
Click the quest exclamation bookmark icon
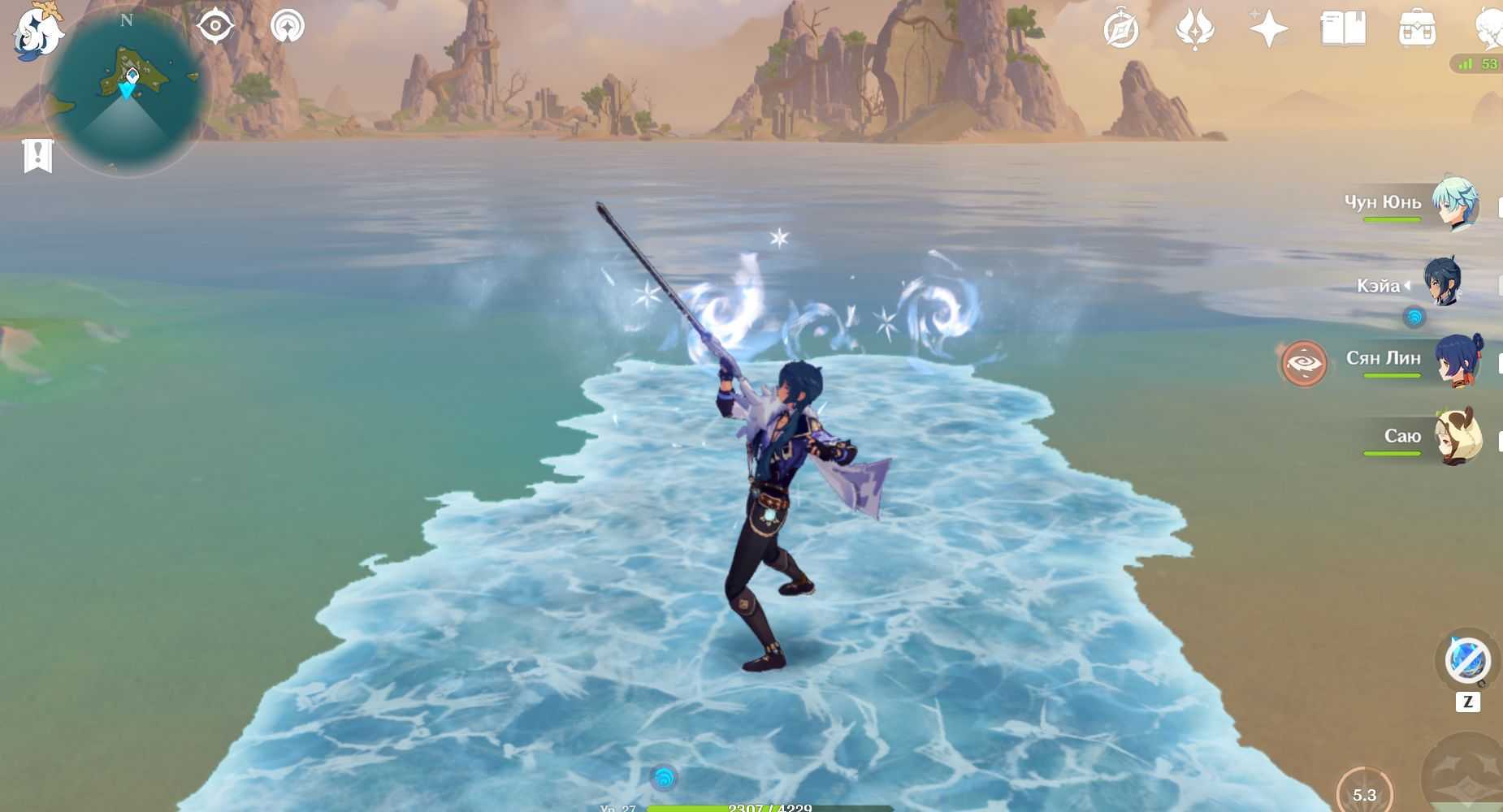tap(38, 156)
